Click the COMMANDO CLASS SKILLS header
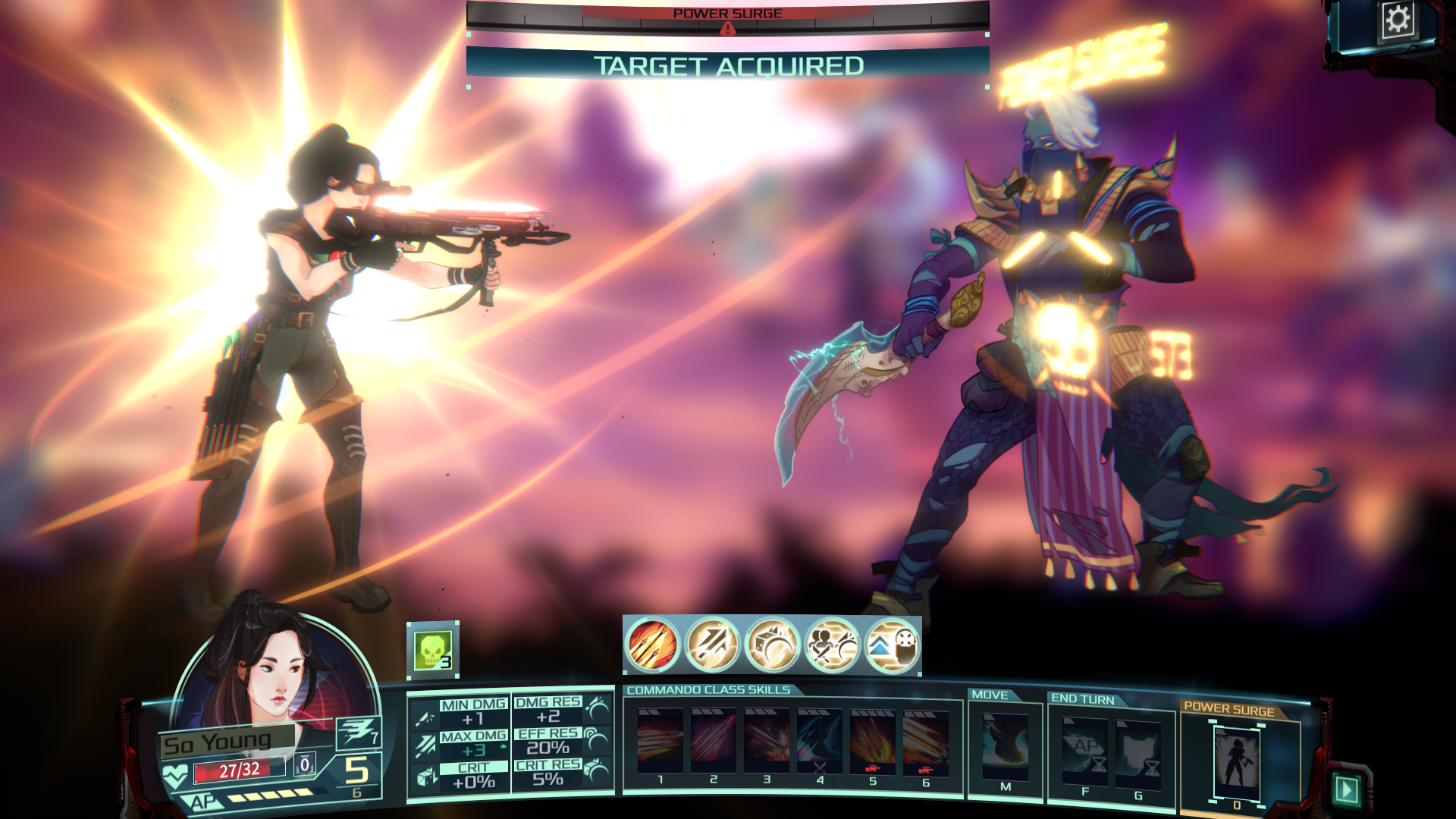 707,690
